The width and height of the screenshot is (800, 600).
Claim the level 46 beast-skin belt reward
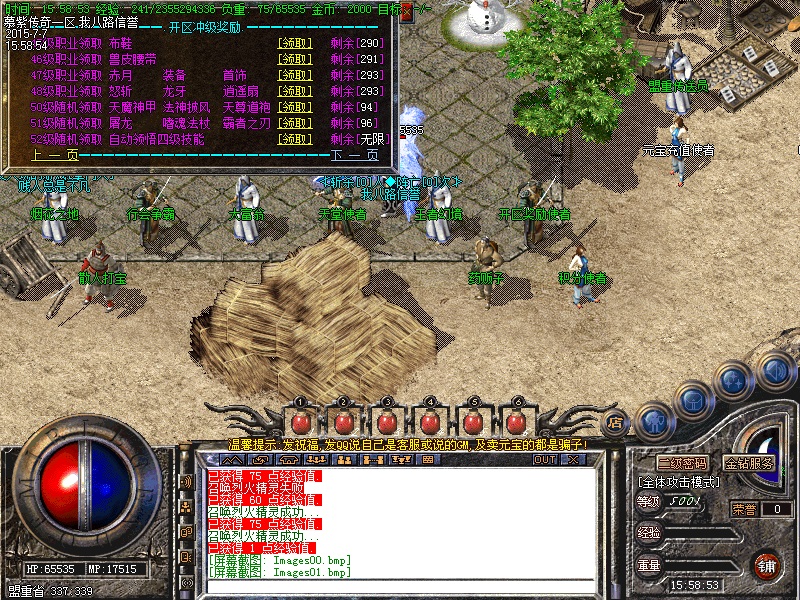tap(295, 59)
